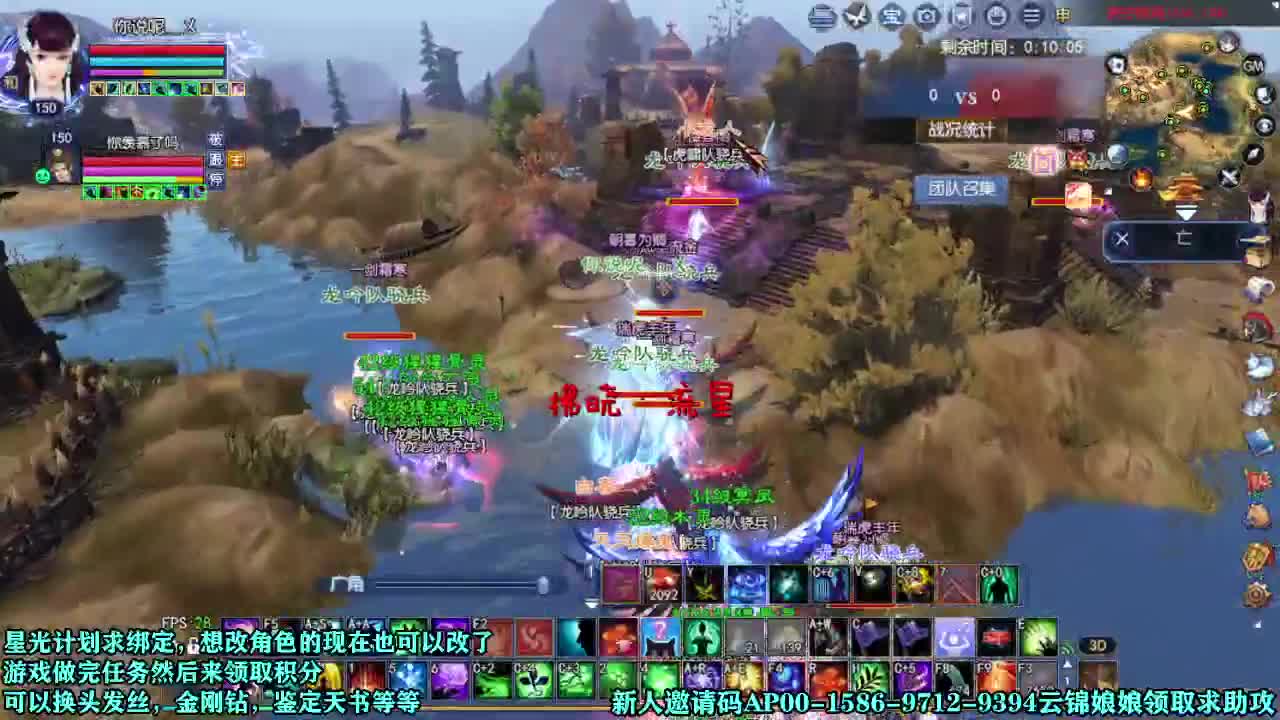
Task: Open the camera screenshot icon in top toolbar
Action: (928, 16)
